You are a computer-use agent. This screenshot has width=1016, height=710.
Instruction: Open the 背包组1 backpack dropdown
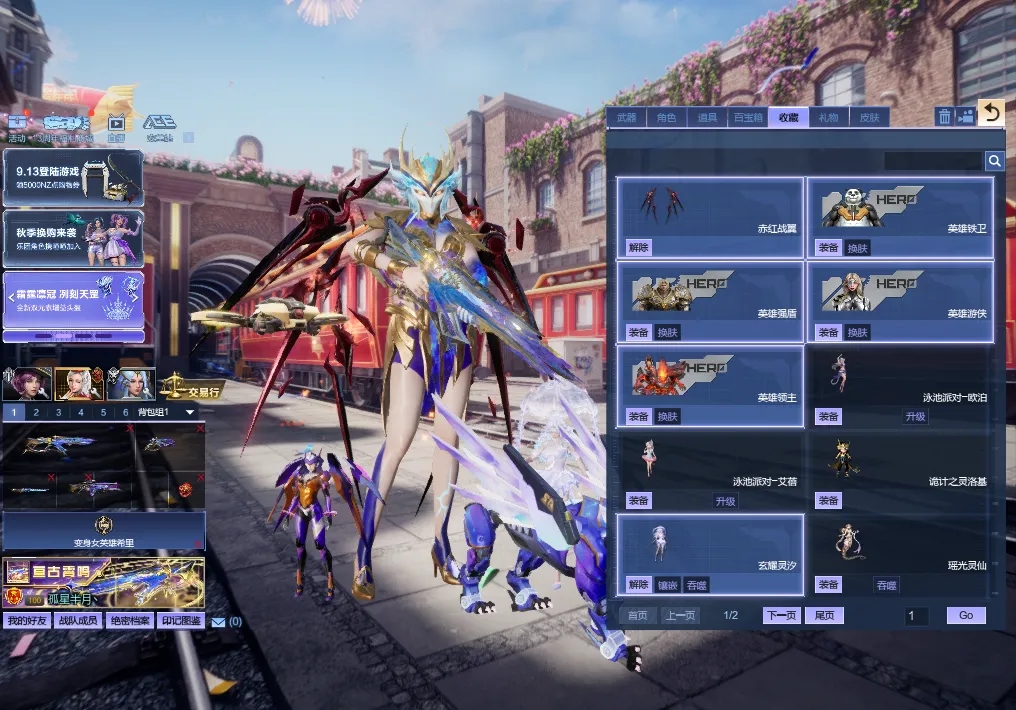190,412
